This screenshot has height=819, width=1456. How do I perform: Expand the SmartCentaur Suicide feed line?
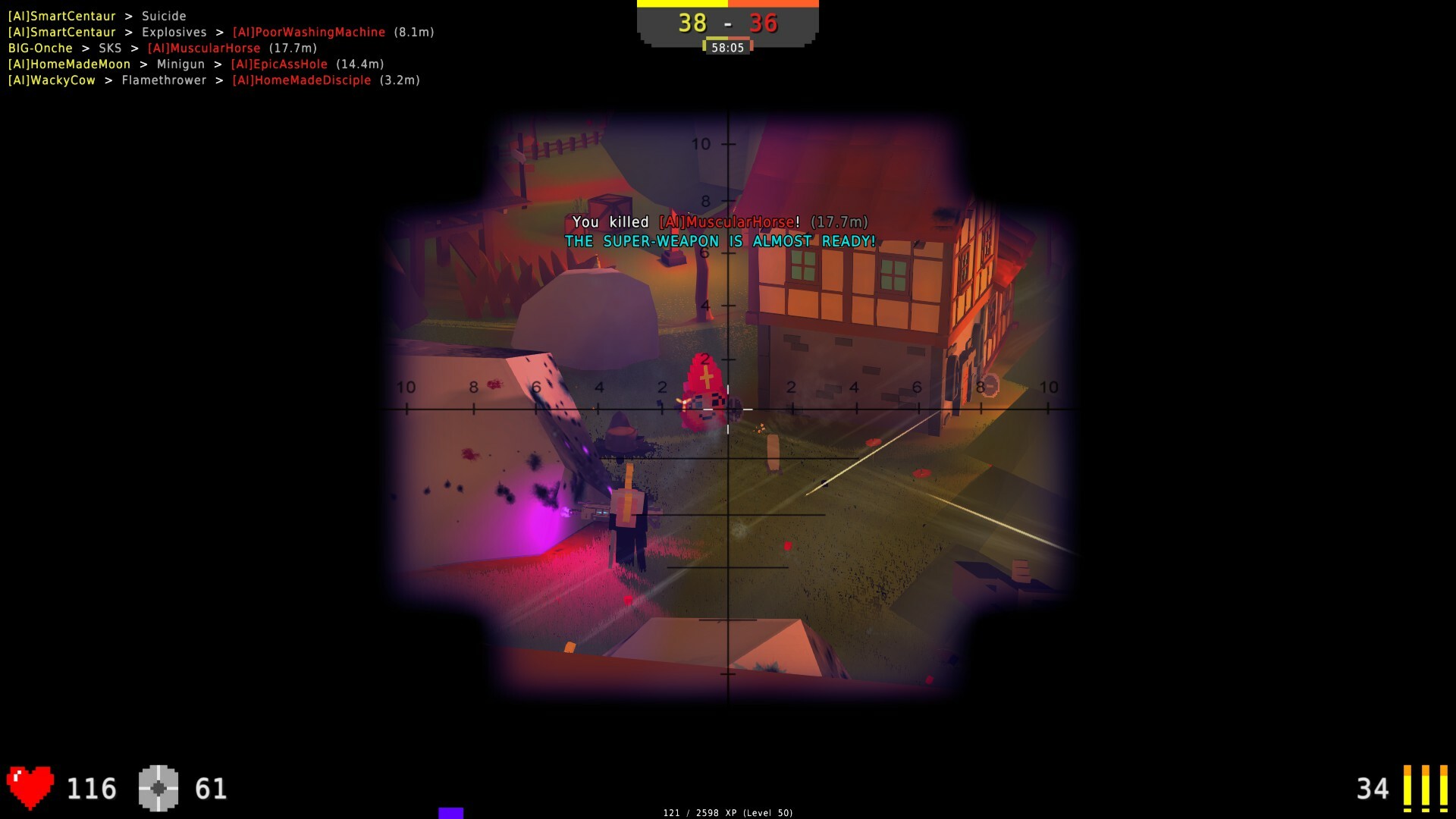pyautogui.click(x=96, y=15)
